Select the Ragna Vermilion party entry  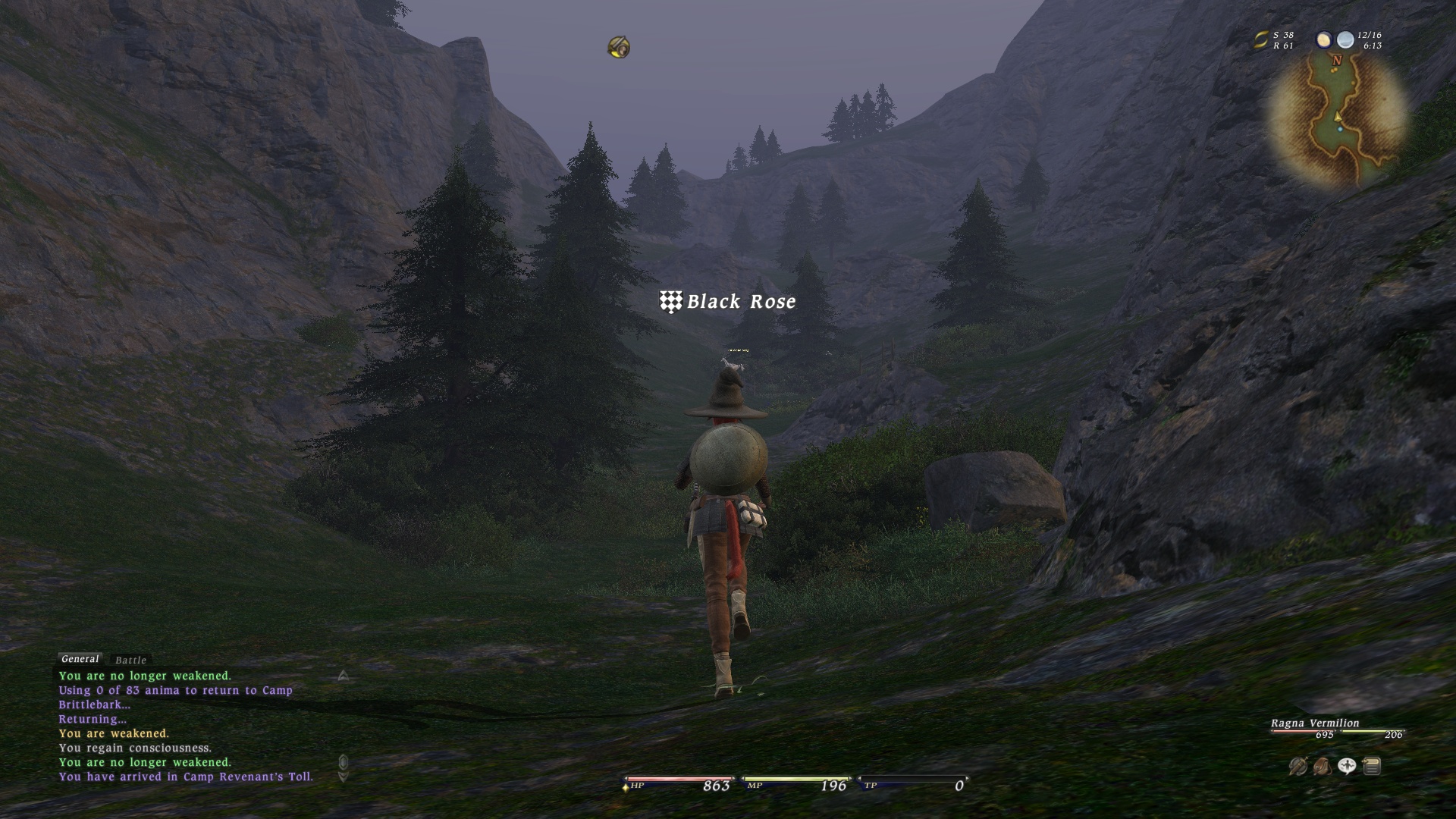1315,723
